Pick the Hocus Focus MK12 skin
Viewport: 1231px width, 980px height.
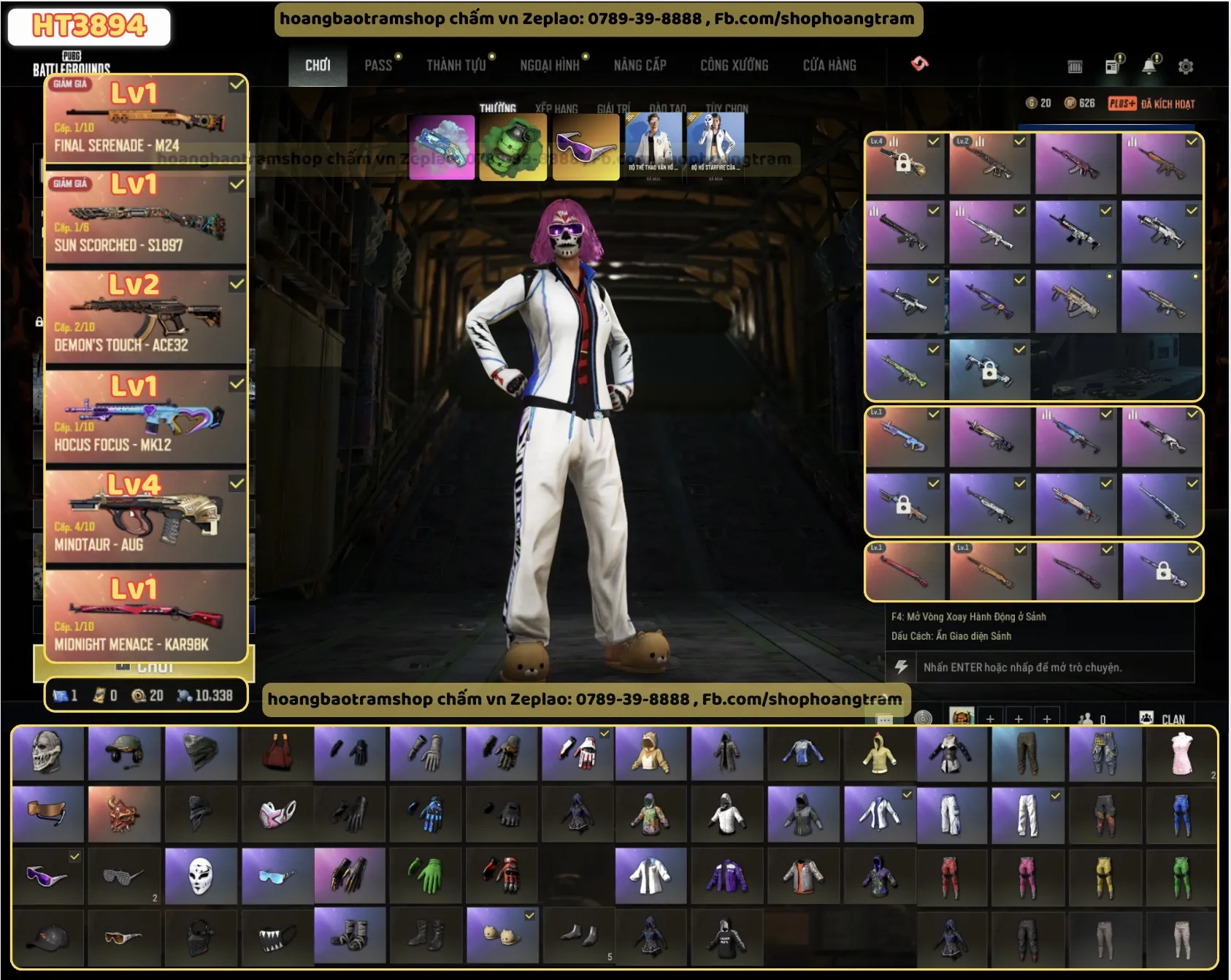pos(145,418)
